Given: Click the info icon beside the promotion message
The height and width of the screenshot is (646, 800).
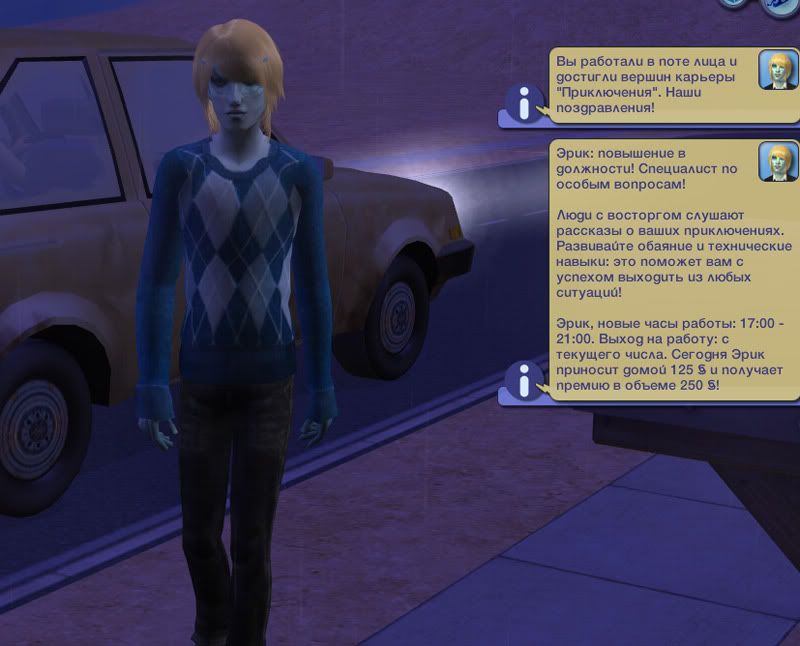Looking at the screenshot, I should pyautogui.click(x=521, y=380).
